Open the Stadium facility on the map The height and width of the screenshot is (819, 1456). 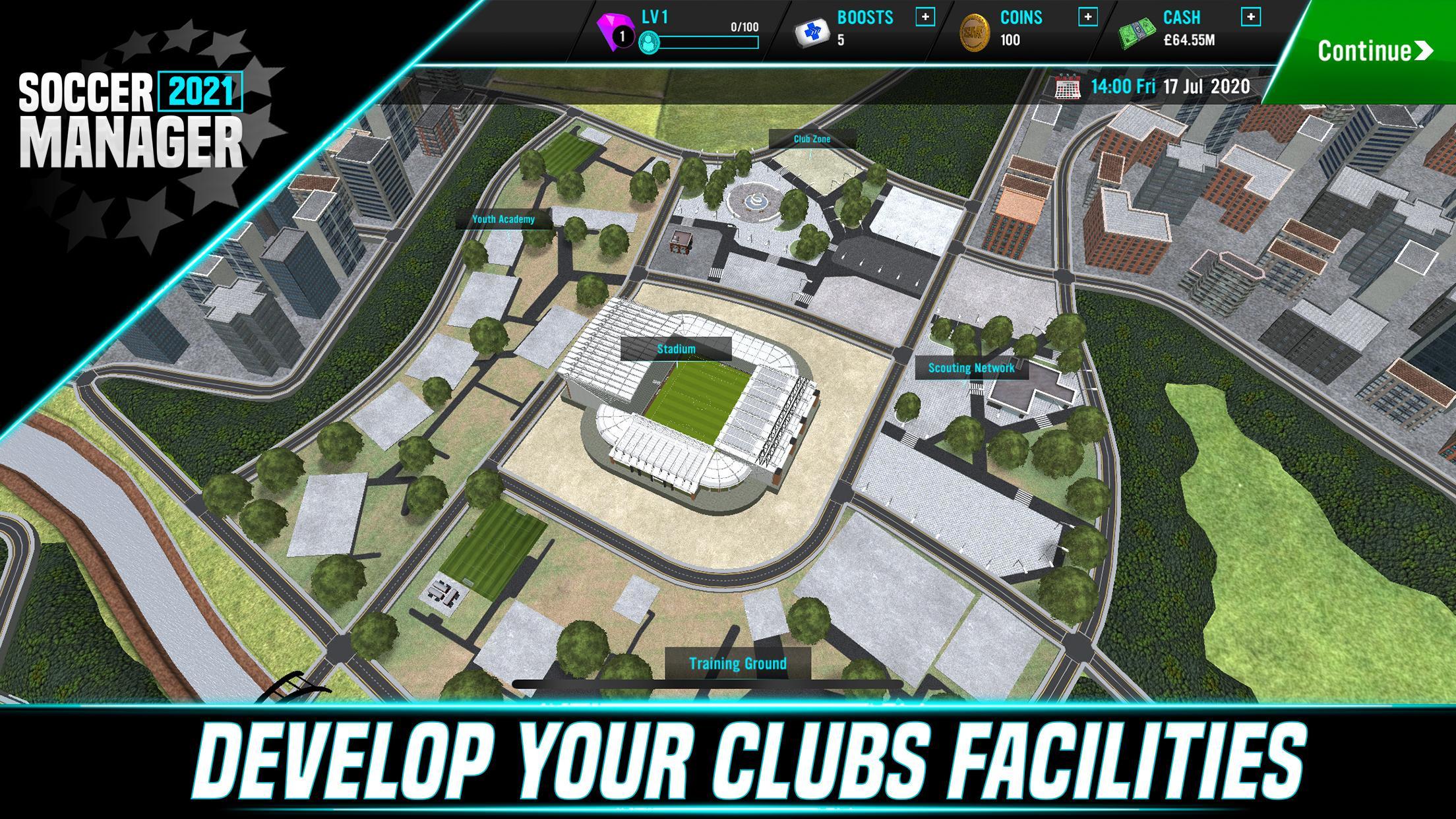click(x=675, y=348)
